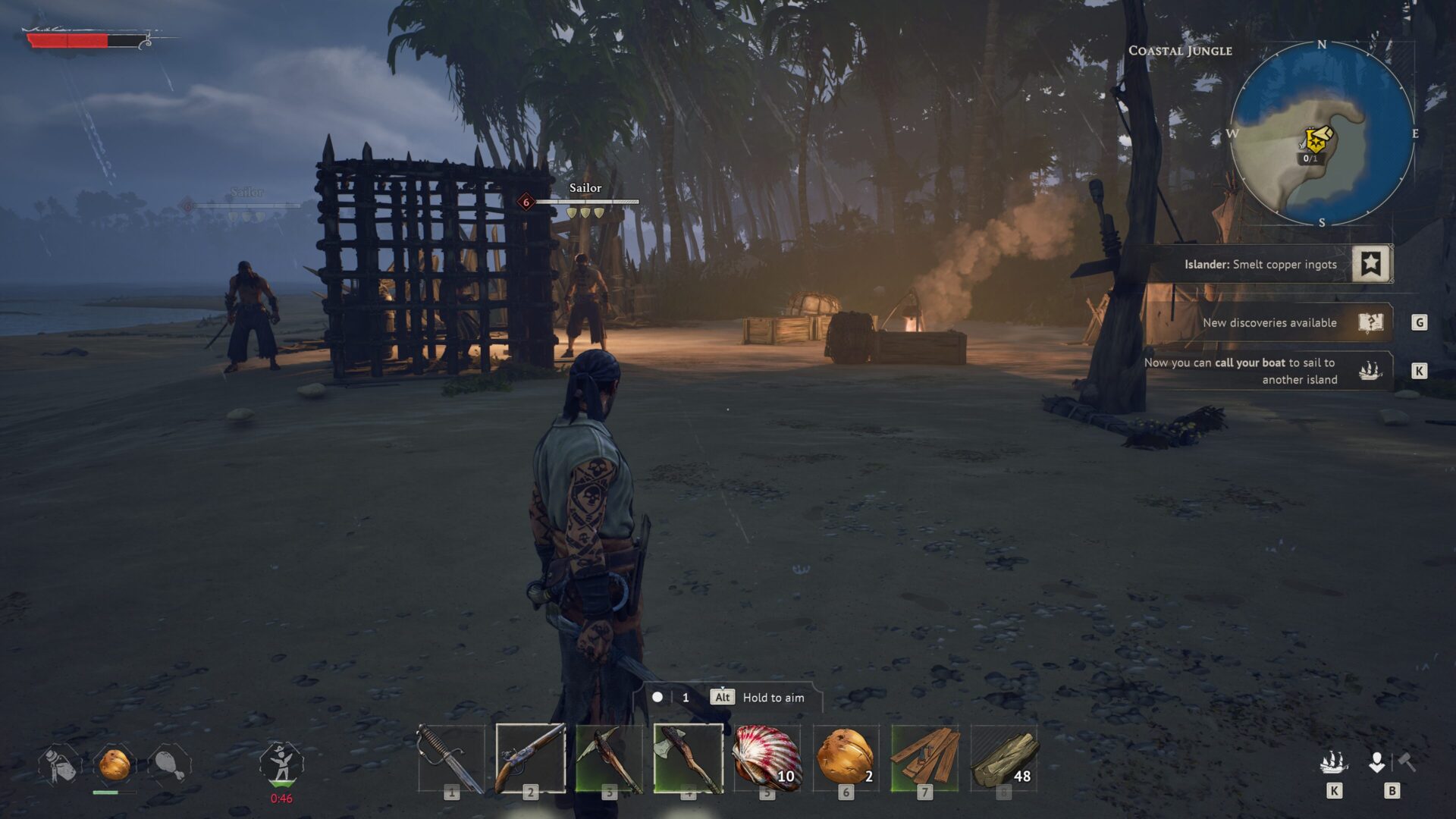
Task: Inspect the pirate status buff icon
Action: (281, 764)
